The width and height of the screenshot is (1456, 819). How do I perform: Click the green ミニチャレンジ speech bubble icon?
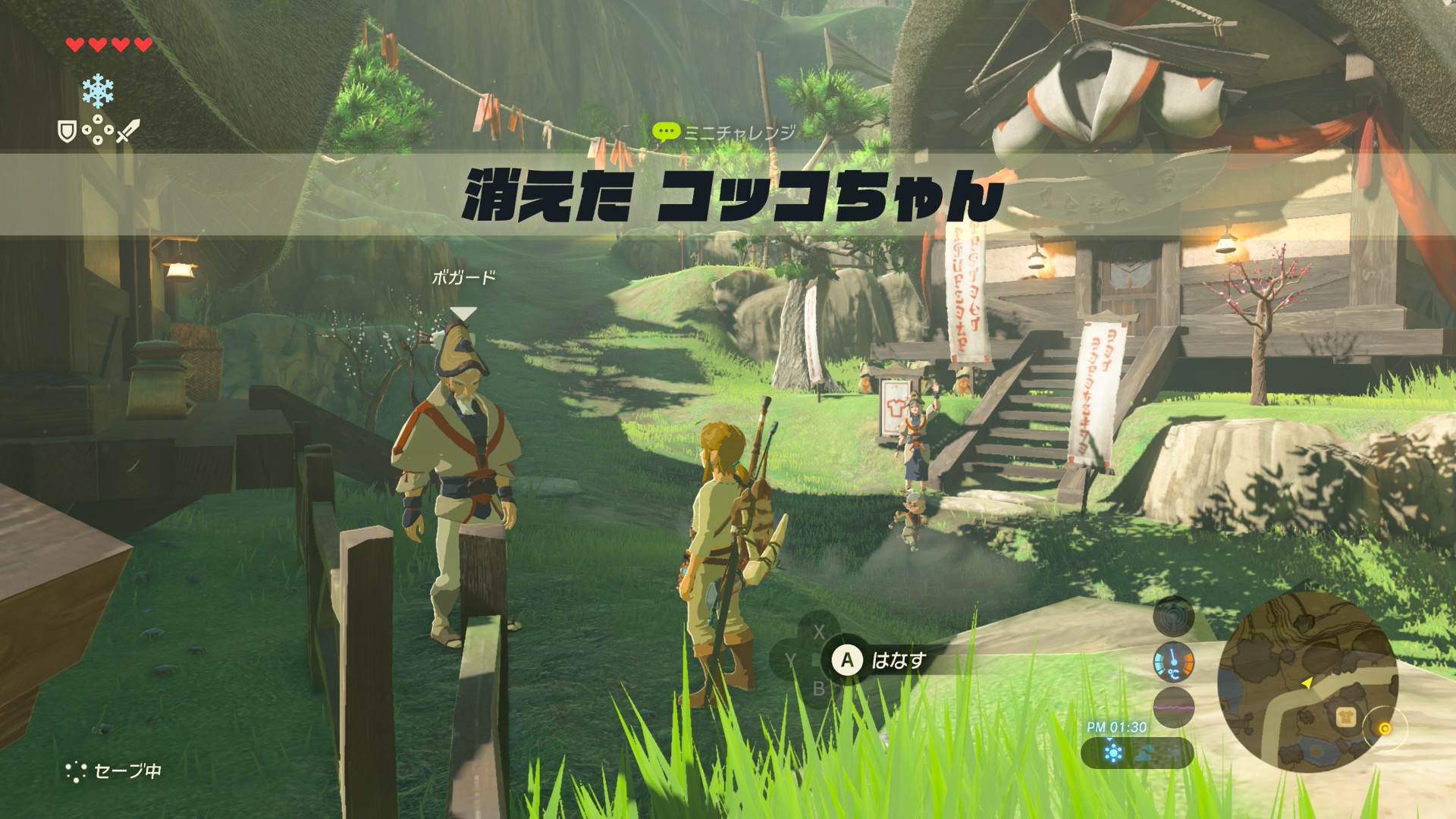tap(665, 133)
